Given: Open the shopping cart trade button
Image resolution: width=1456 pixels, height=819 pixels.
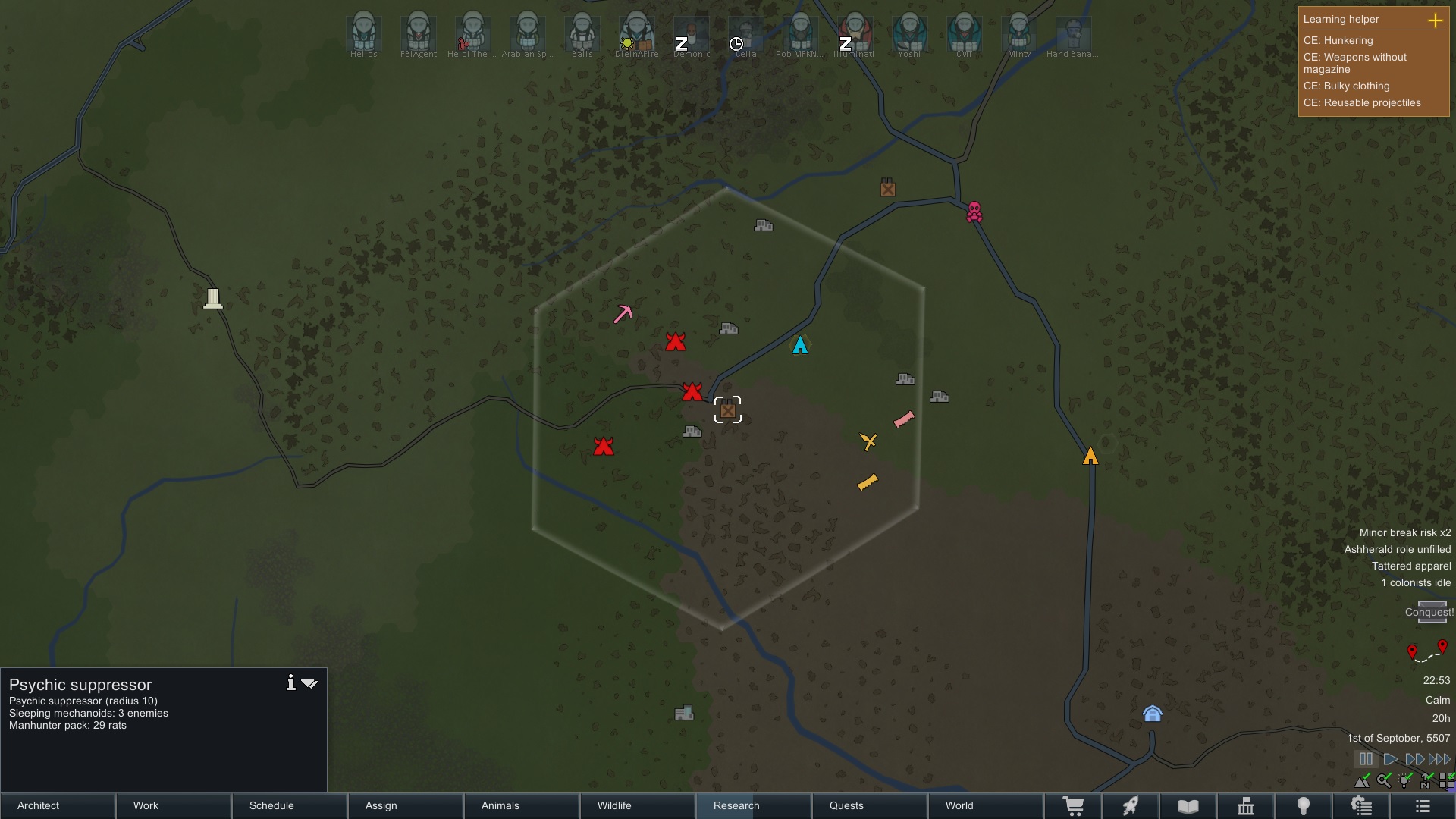Looking at the screenshot, I should pyautogui.click(x=1073, y=806).
